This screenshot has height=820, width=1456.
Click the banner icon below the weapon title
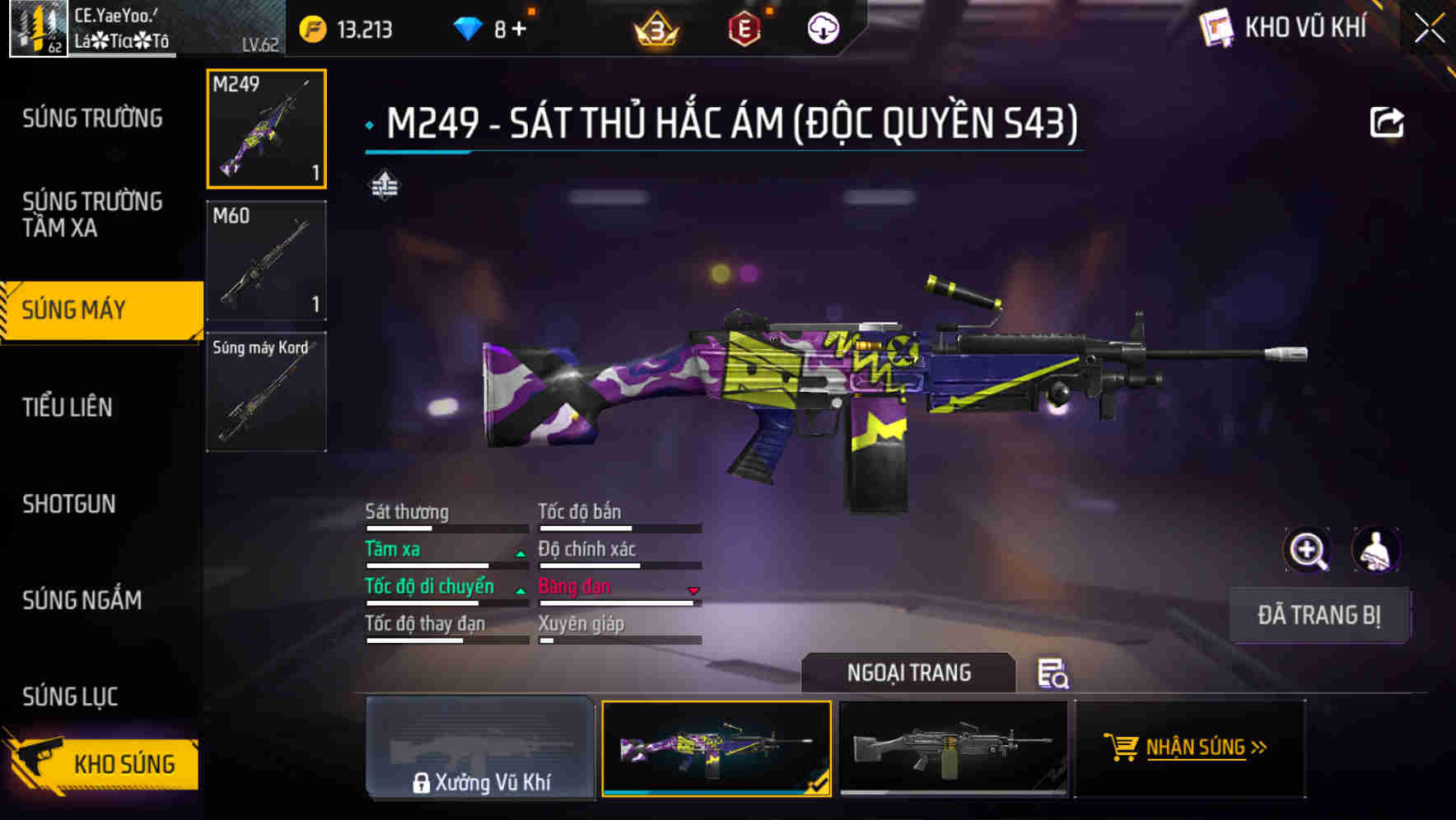pyautogui.click(x=383, y=185)
